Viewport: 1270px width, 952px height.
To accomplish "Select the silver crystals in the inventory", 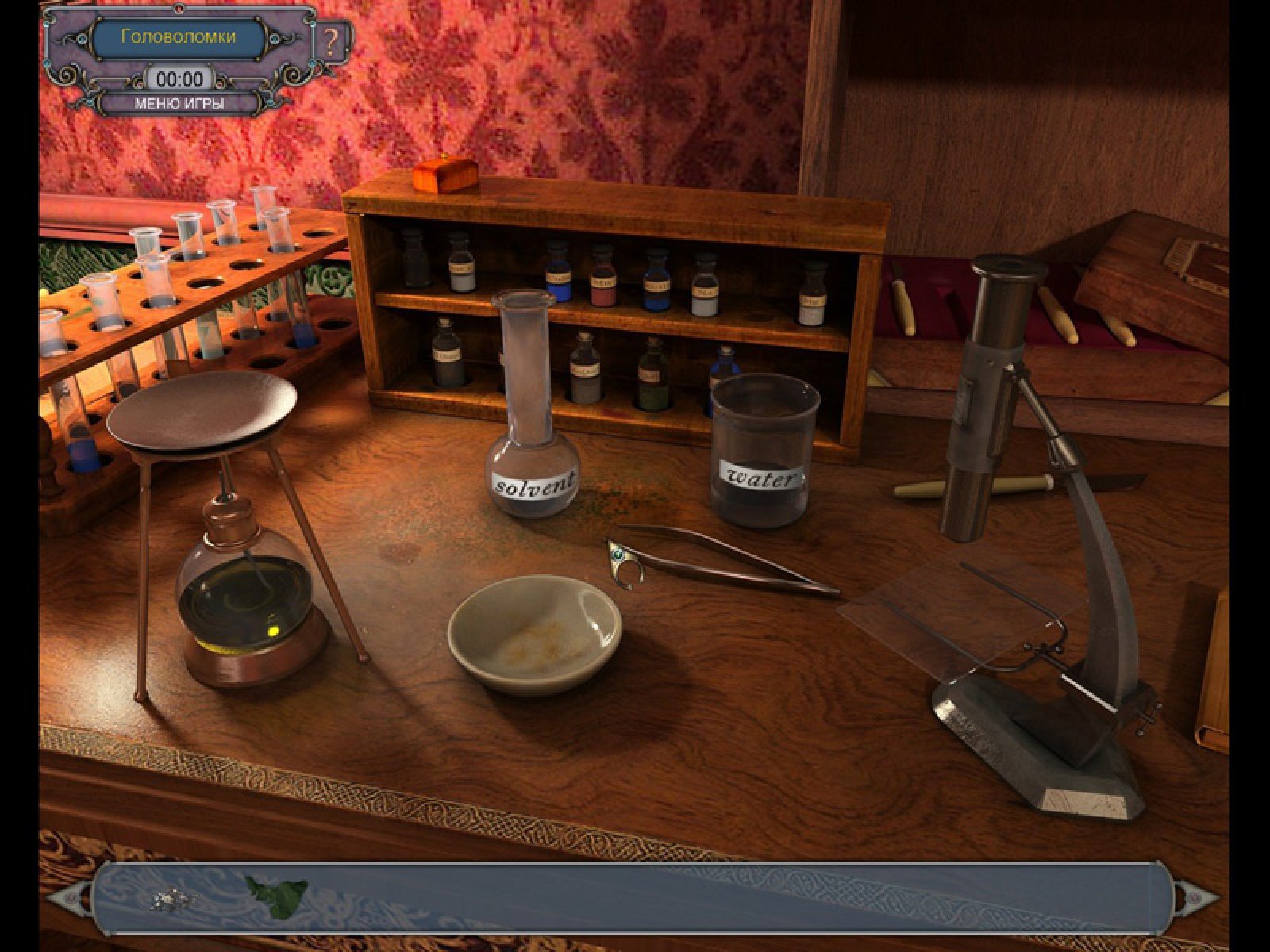I will (175, 898).
